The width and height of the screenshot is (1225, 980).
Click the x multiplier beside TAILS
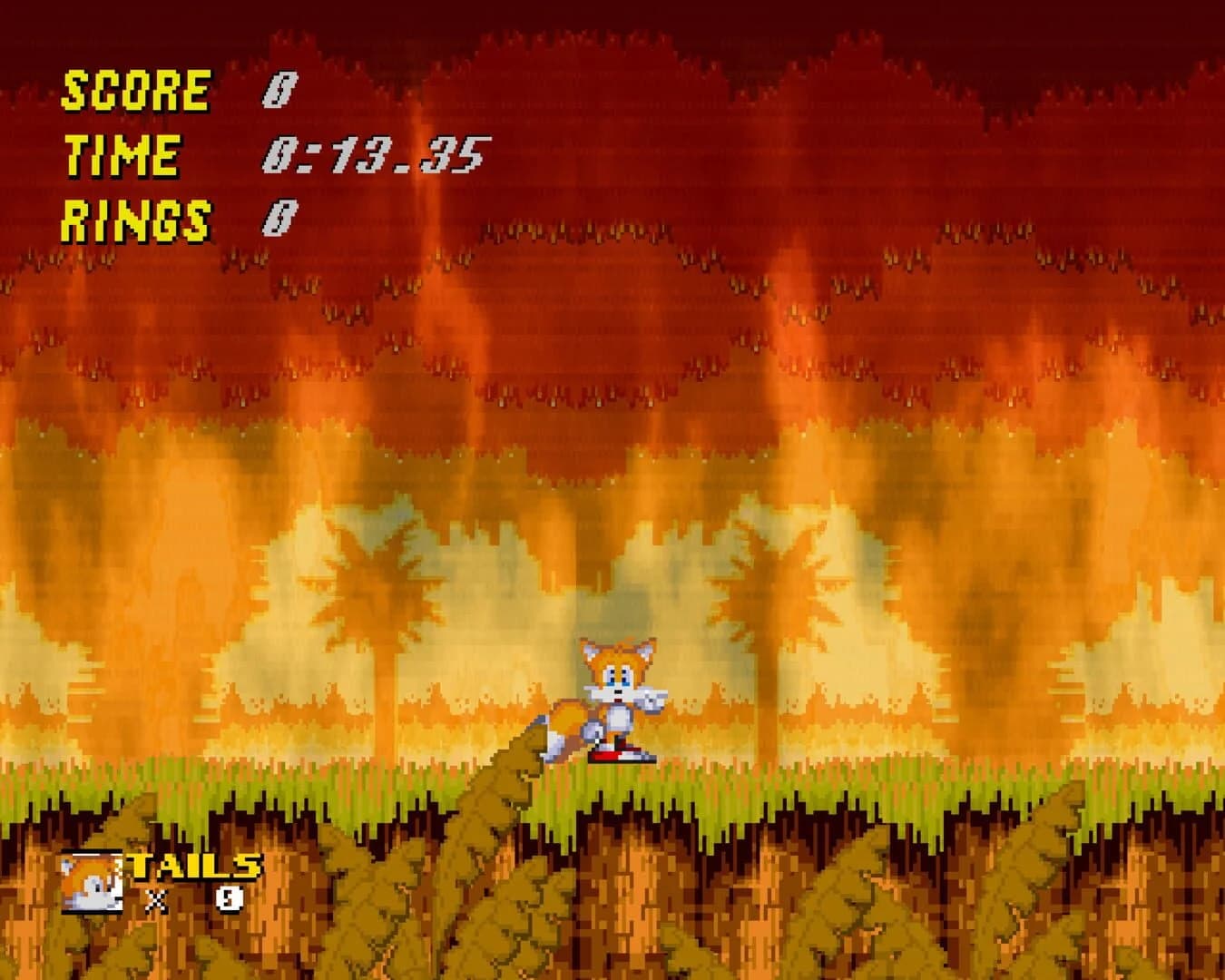(x=156, y=900)
